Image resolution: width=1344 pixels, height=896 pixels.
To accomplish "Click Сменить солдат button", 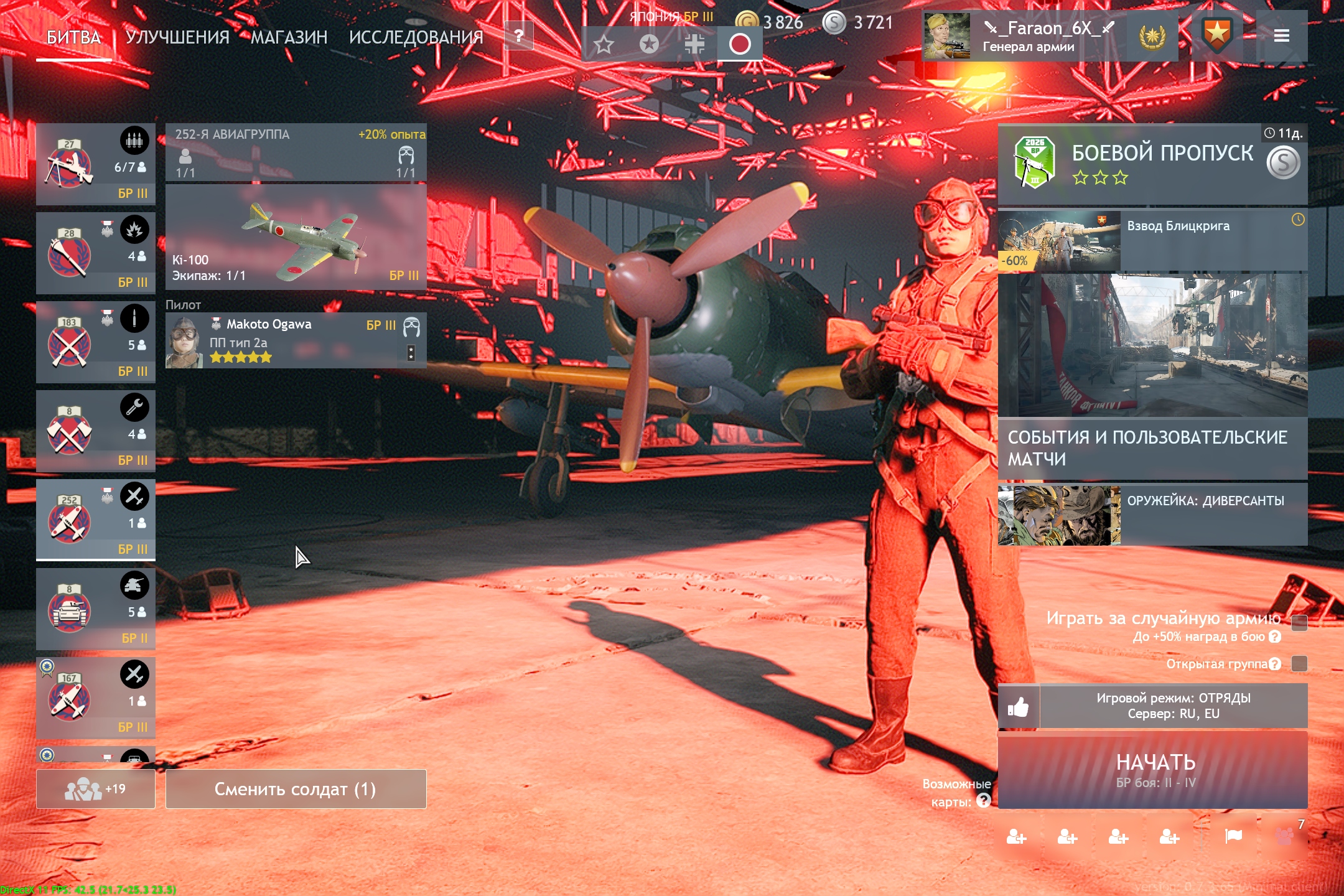I will [296, 789].
